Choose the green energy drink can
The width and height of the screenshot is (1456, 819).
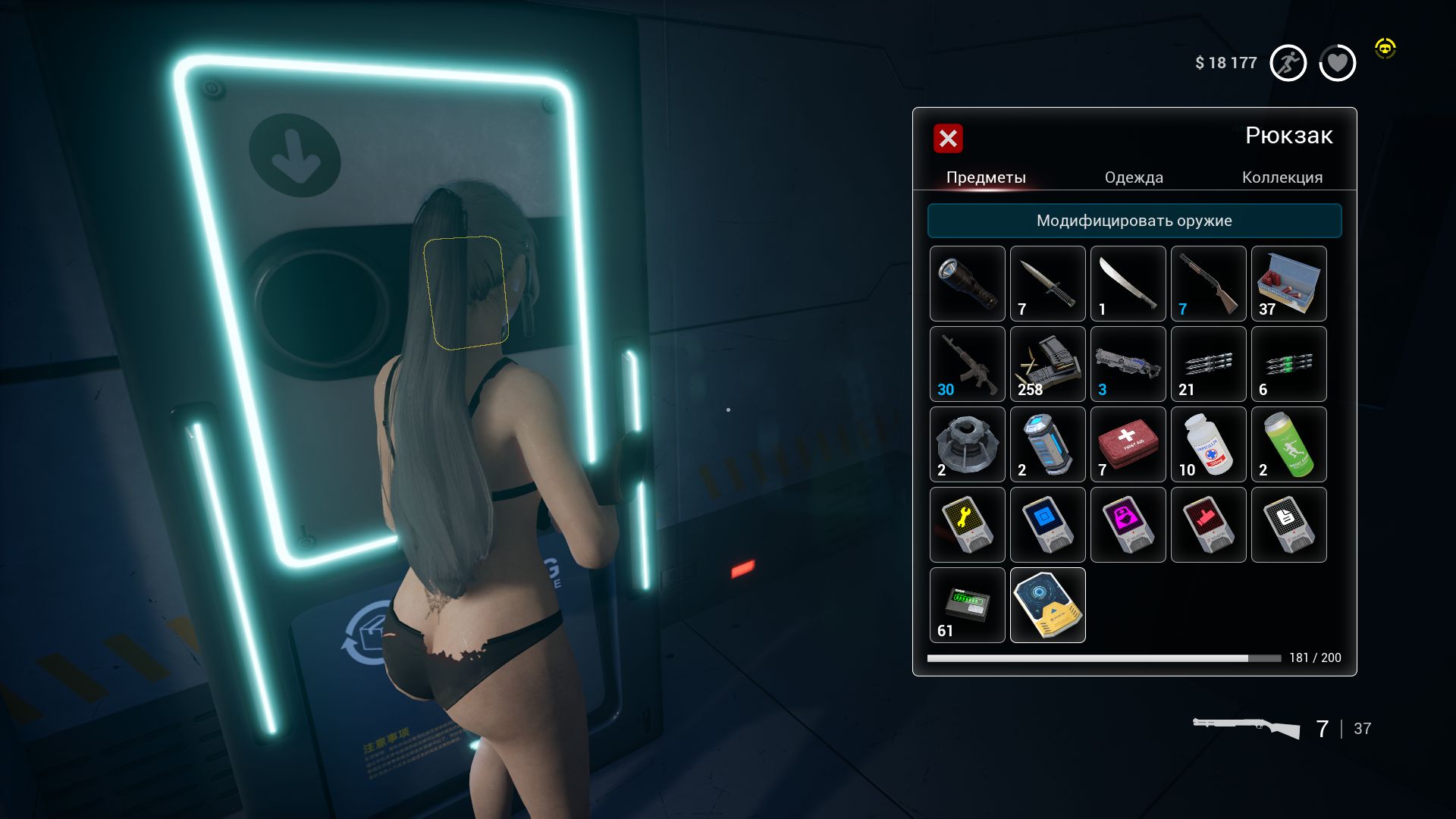(1288, 444)
